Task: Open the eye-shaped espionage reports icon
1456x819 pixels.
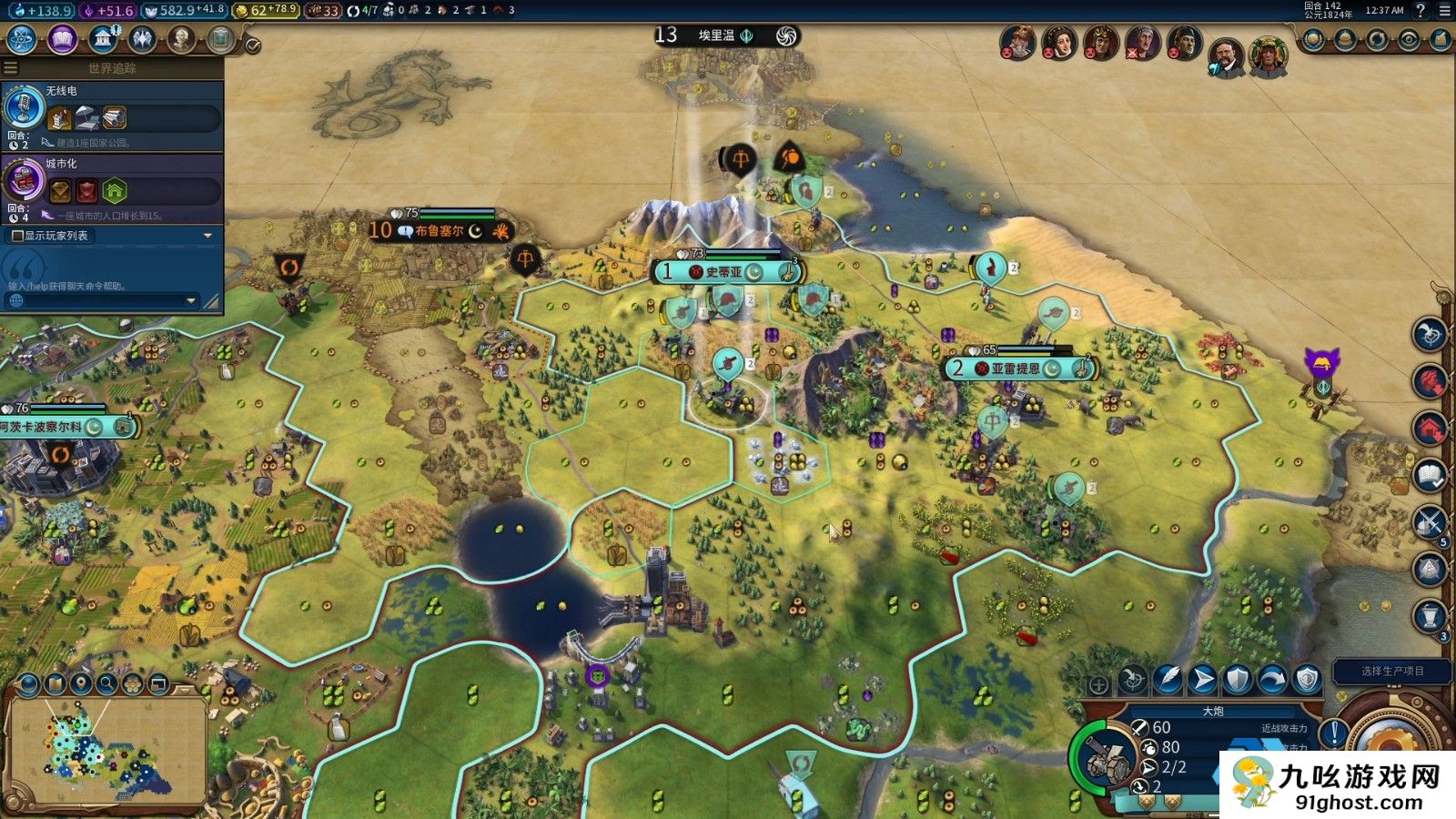Action: (1409, 40)
